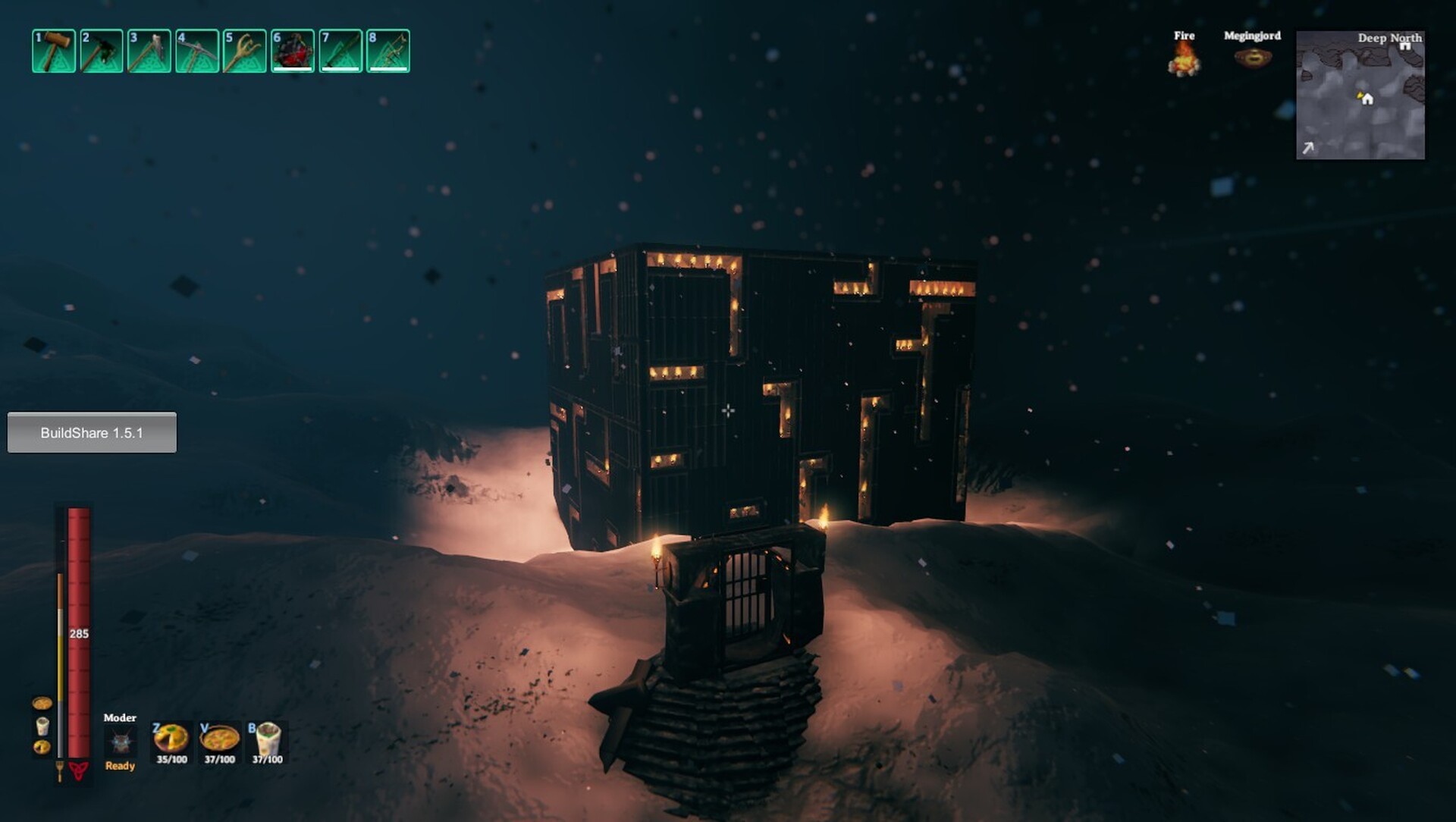Click the house marker in the minimap centre
This screenshot has width=1456, height=822.
point(1367,99)
